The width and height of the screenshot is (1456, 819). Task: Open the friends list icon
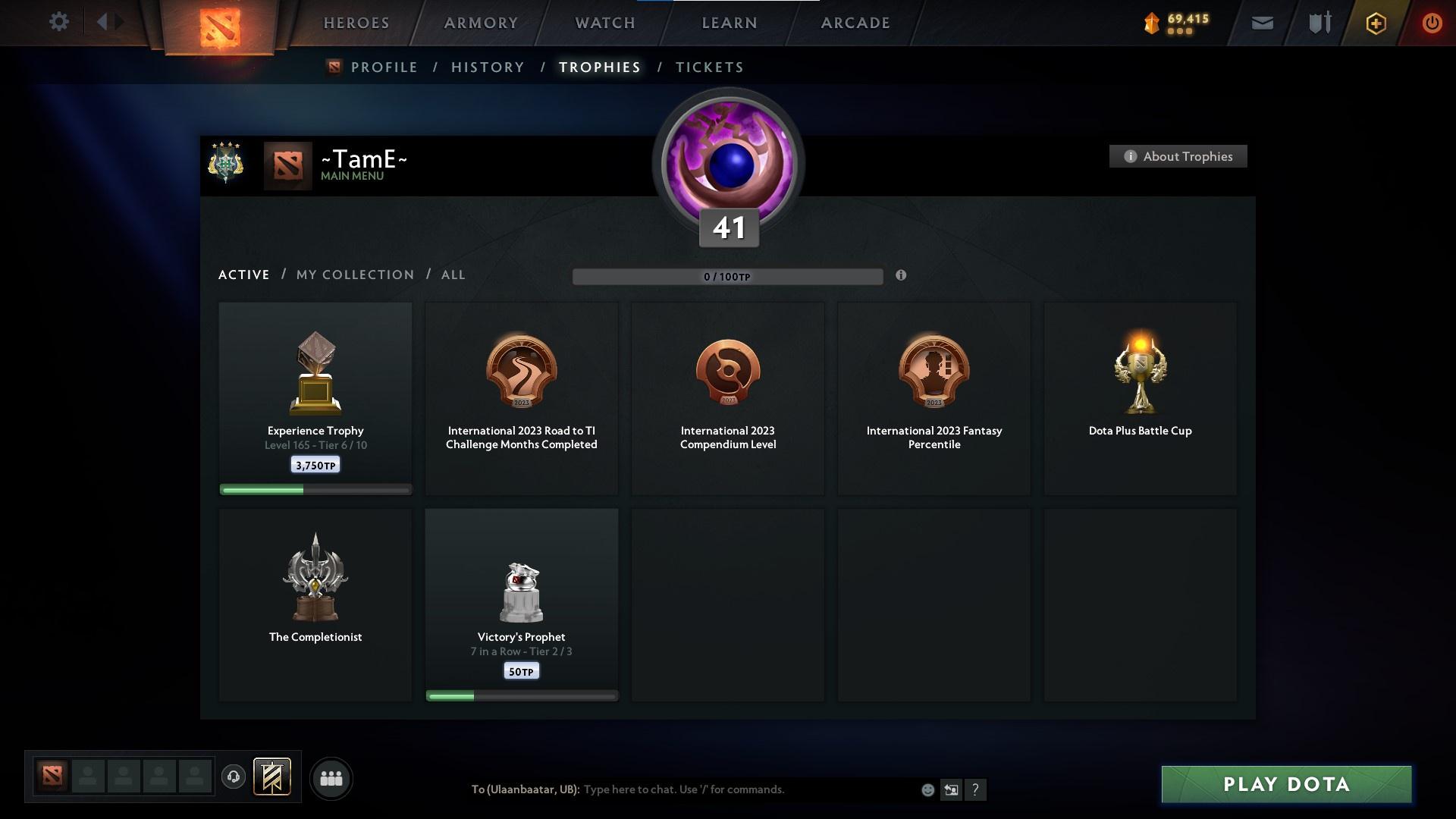pyautogui.click(x=331, y=778)
